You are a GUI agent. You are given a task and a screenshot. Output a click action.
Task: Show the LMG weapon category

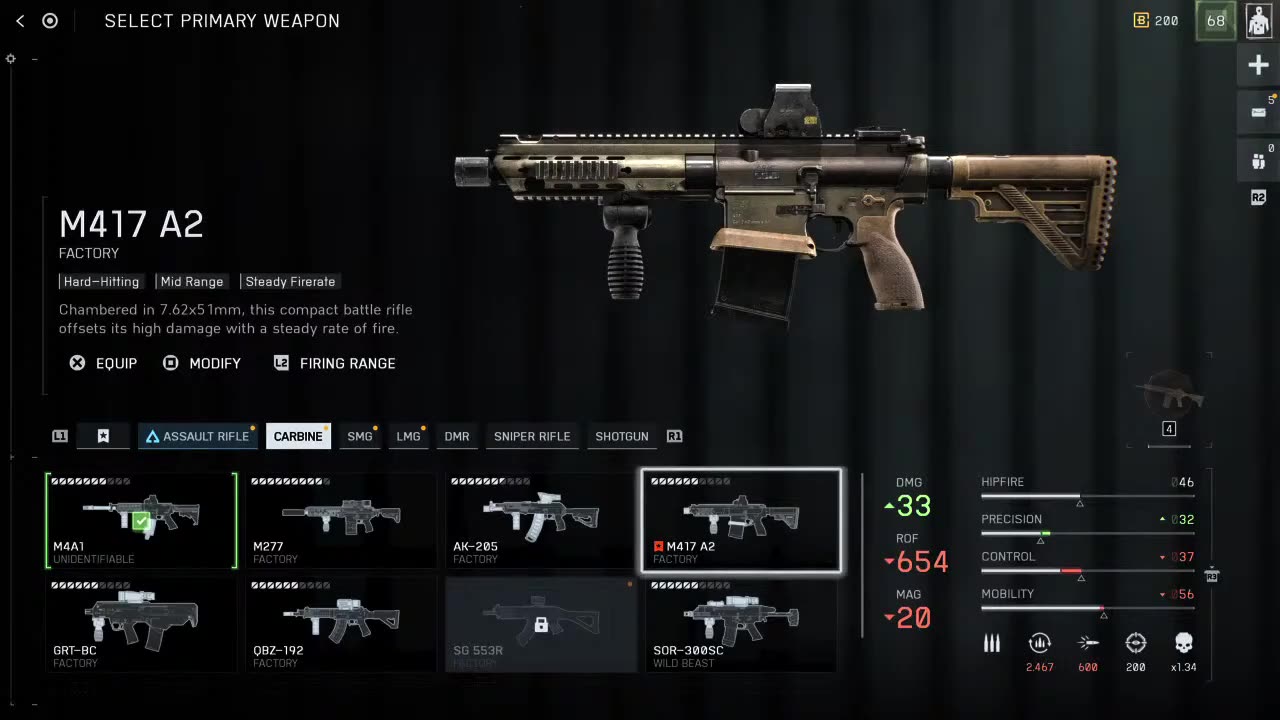pos(408,436)
